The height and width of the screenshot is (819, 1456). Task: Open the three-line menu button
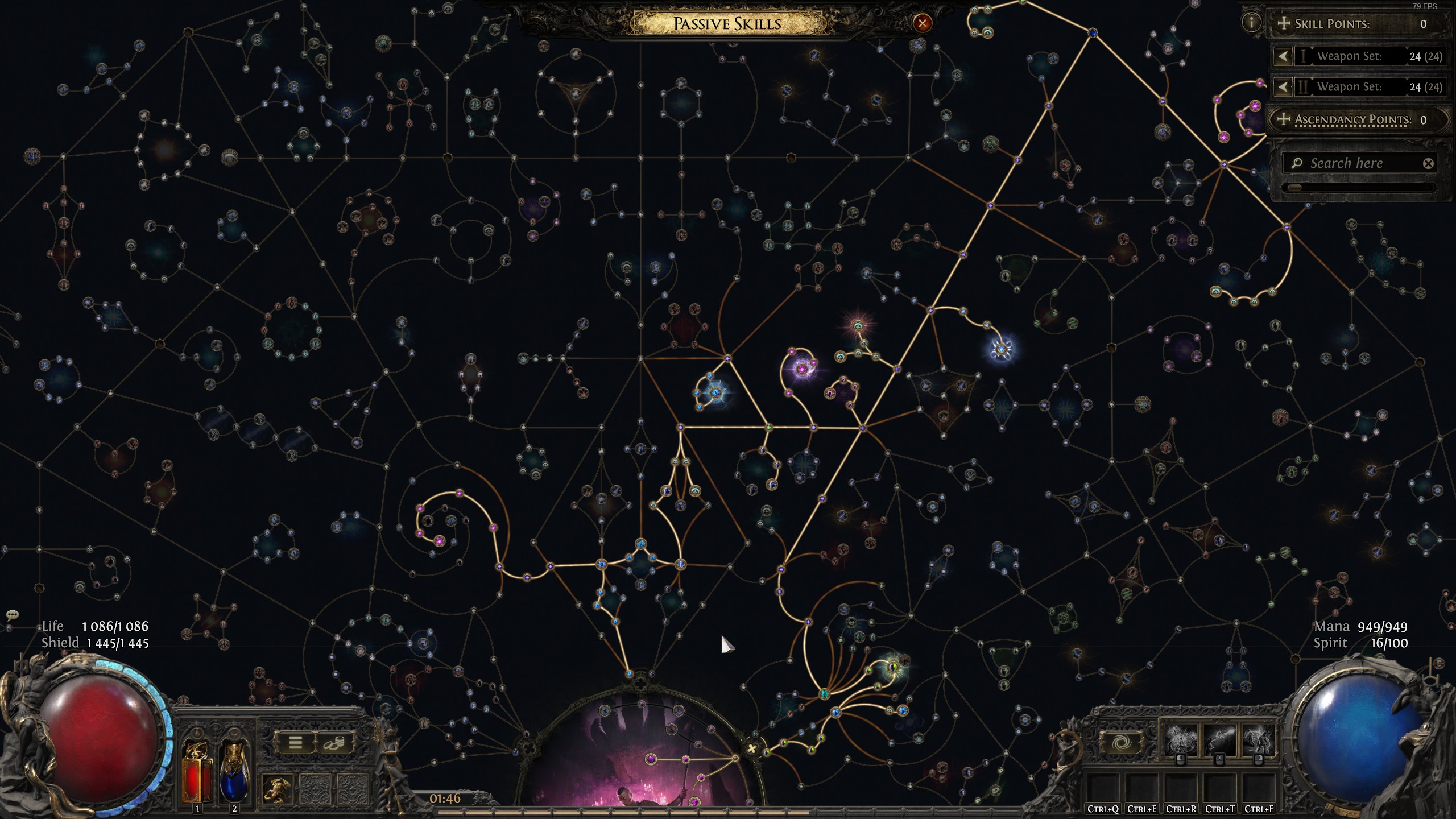pos(295,743)
